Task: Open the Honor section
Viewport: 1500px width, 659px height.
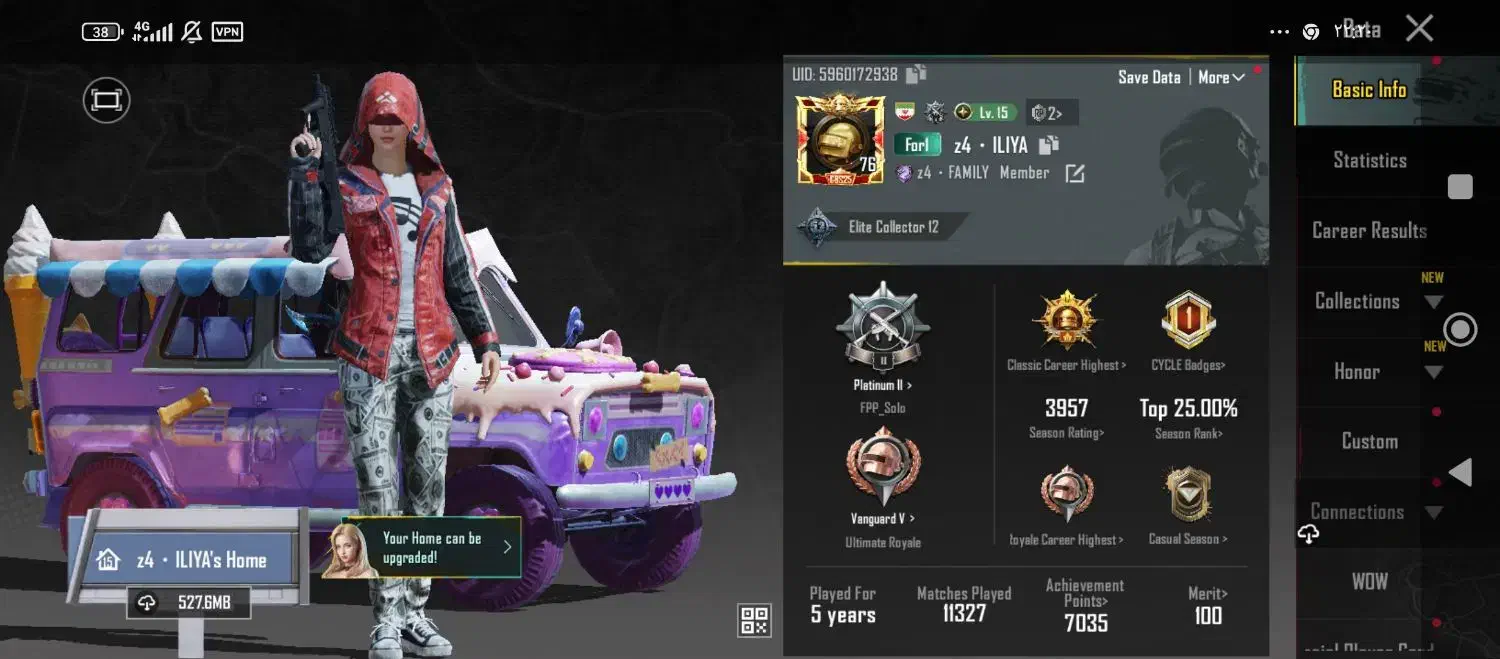Action: [1357, 371]
